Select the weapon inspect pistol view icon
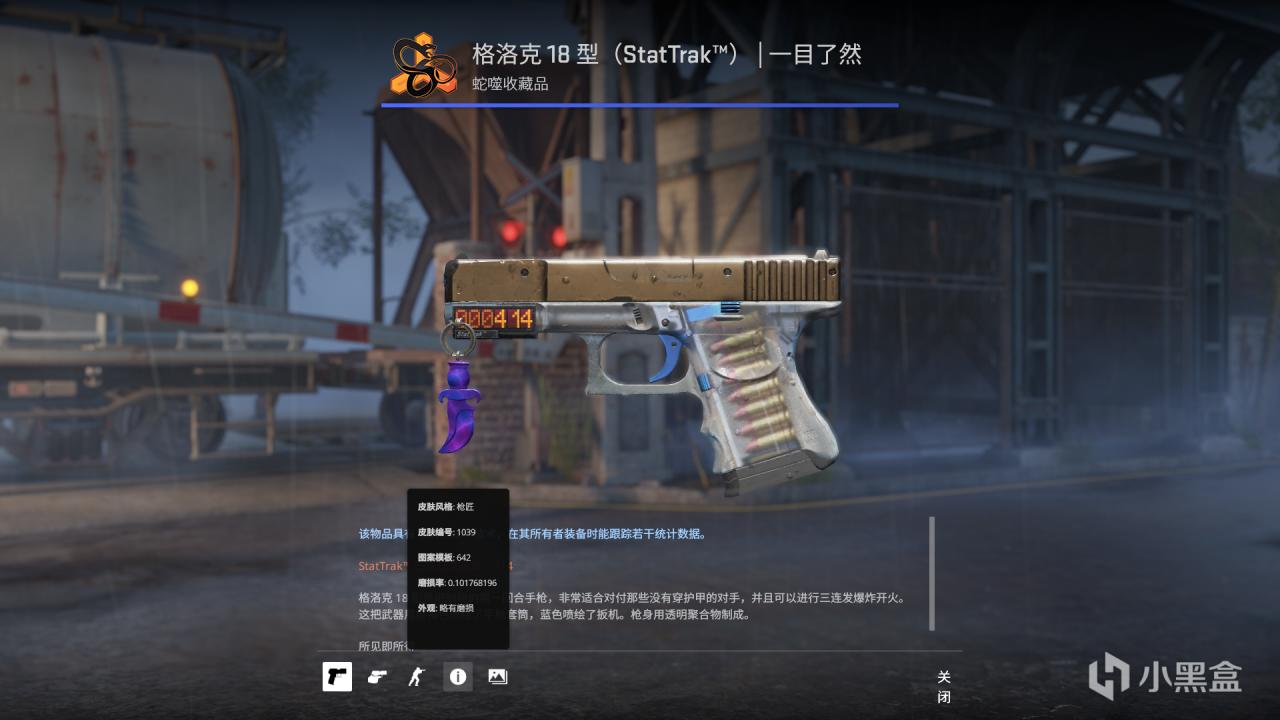The height and width of the screenshot is (720, 1280). pos(337,677)
